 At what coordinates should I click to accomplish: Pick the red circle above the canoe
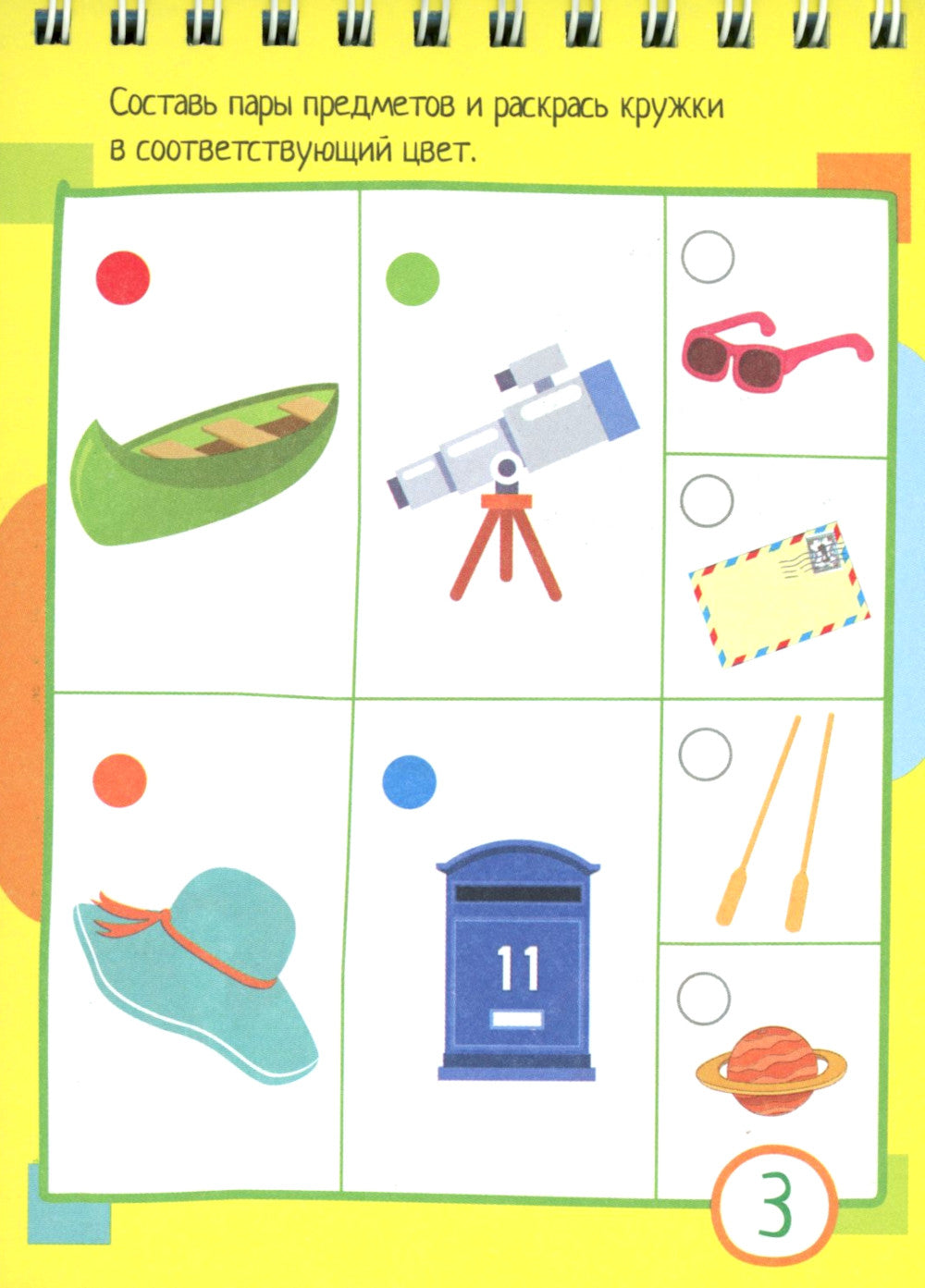[123, 276]
